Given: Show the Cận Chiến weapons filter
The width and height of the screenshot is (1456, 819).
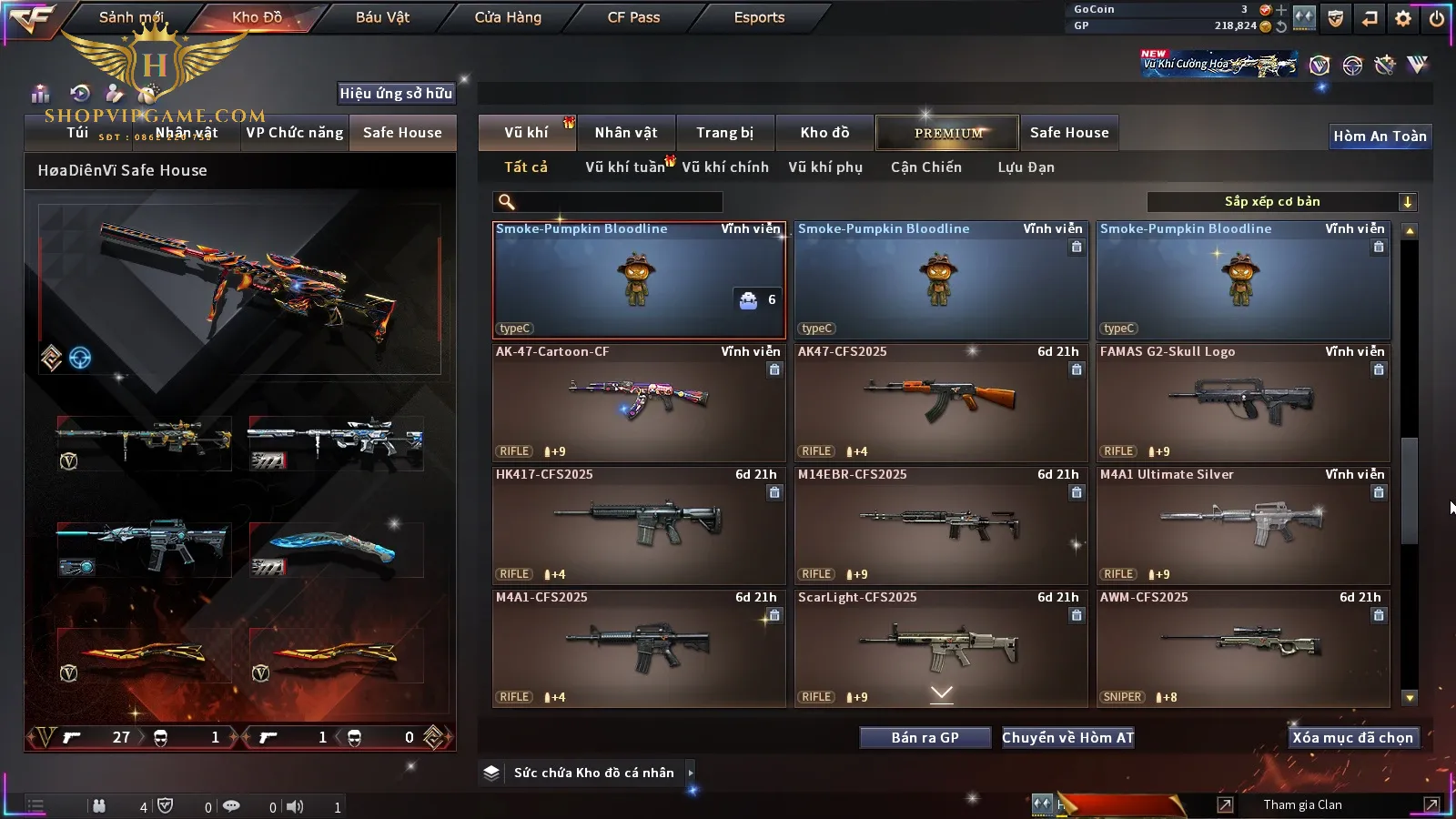Looking at the screenshot, I should point(926,167).
